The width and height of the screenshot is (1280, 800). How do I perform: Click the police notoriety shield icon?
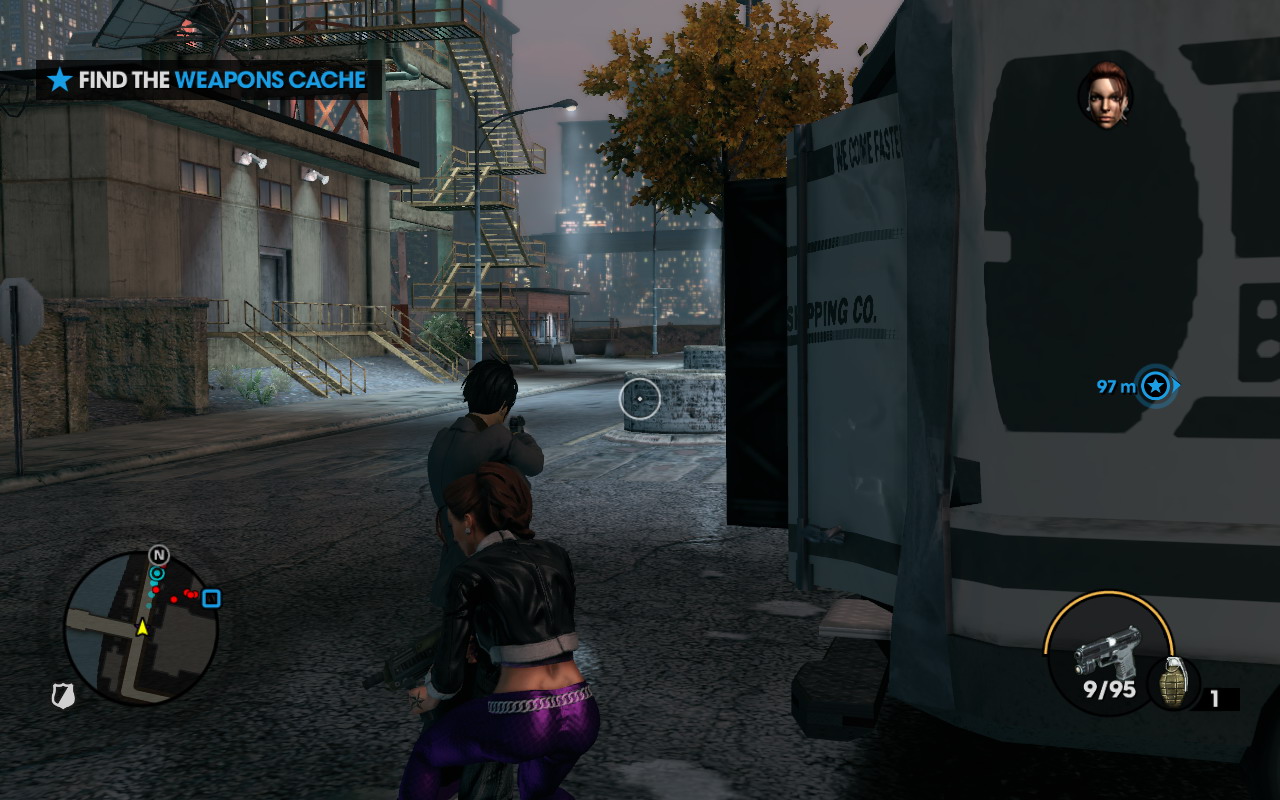click(x=63, y=696)
